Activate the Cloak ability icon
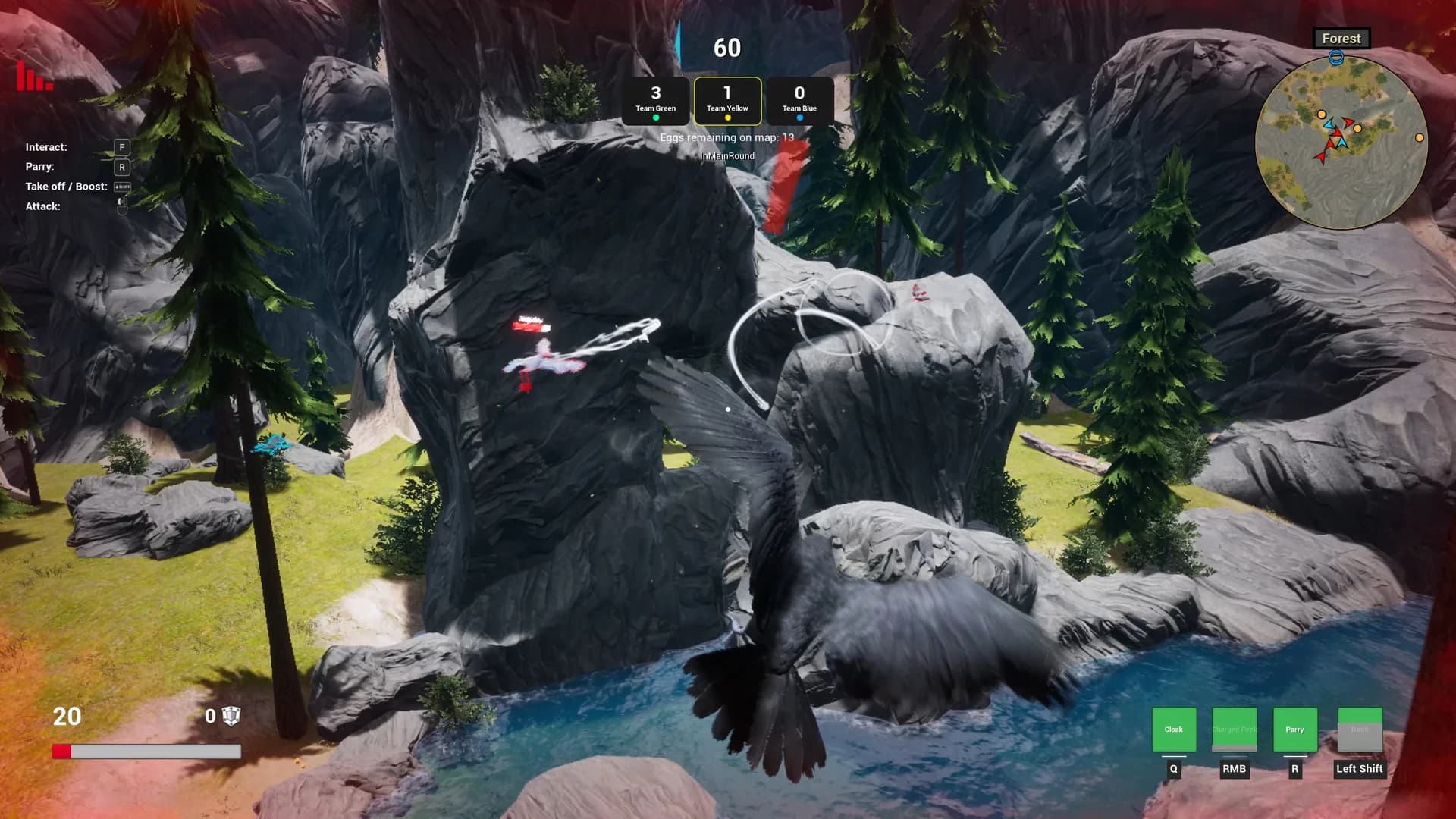The image size is (1456, 819). coord(1174,729)
